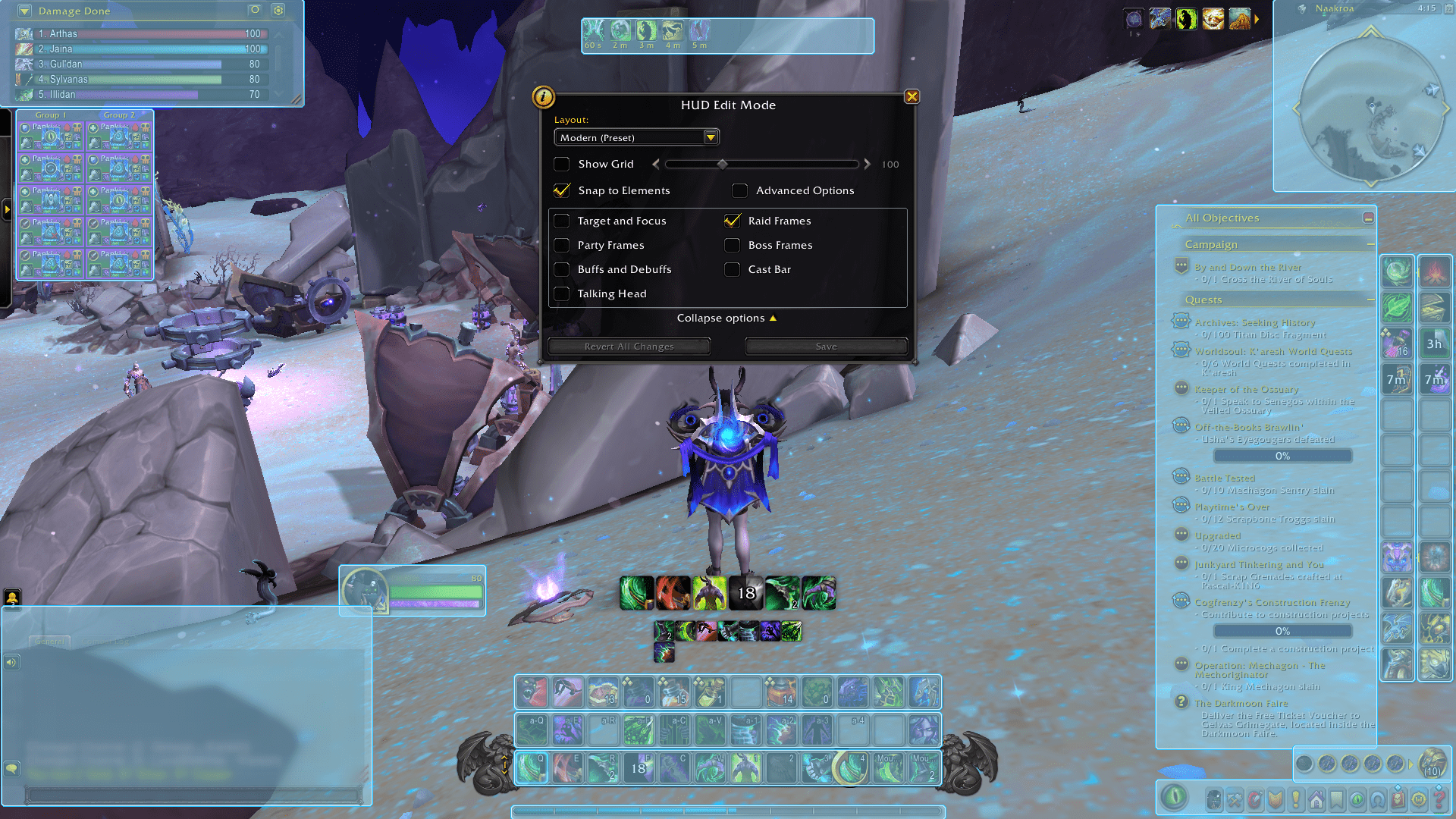
Task: Open the character info micro menu icon
Action: coord(1214,799)
